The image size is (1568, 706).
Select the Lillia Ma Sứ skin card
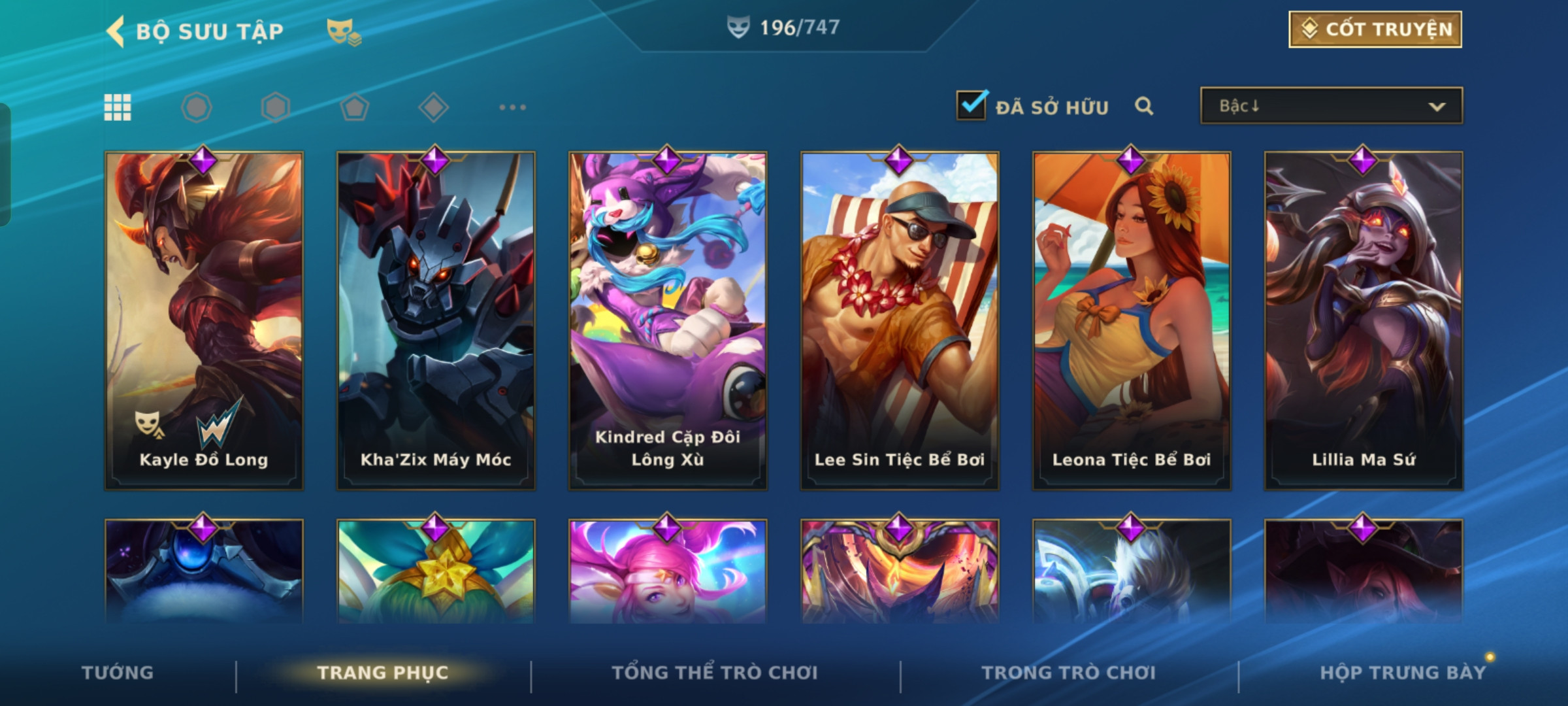pyautogui.click(x=1364, y=320)
